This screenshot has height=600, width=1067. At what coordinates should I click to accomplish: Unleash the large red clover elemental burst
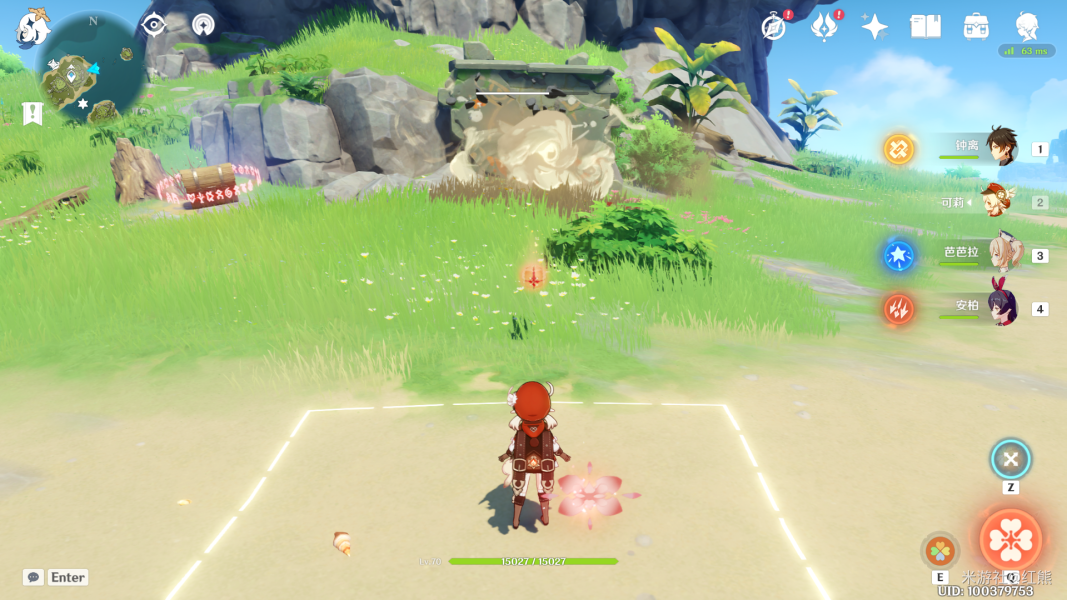[1011, 539]
